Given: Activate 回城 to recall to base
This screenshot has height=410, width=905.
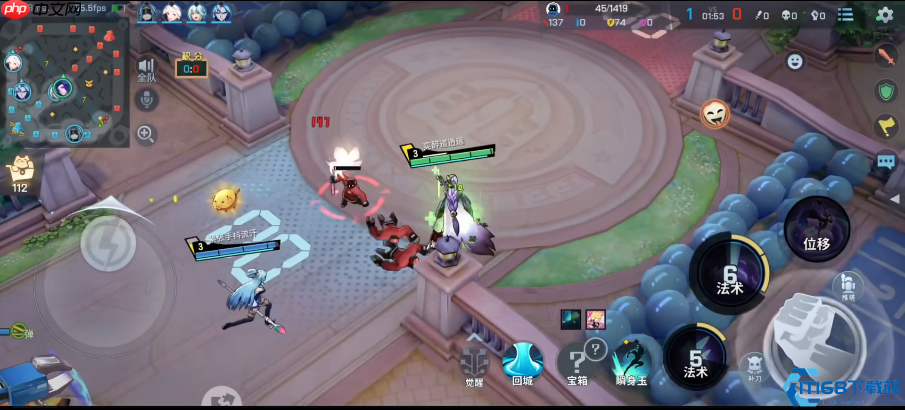Looking at the screenshot, I should tap(522, 362).
